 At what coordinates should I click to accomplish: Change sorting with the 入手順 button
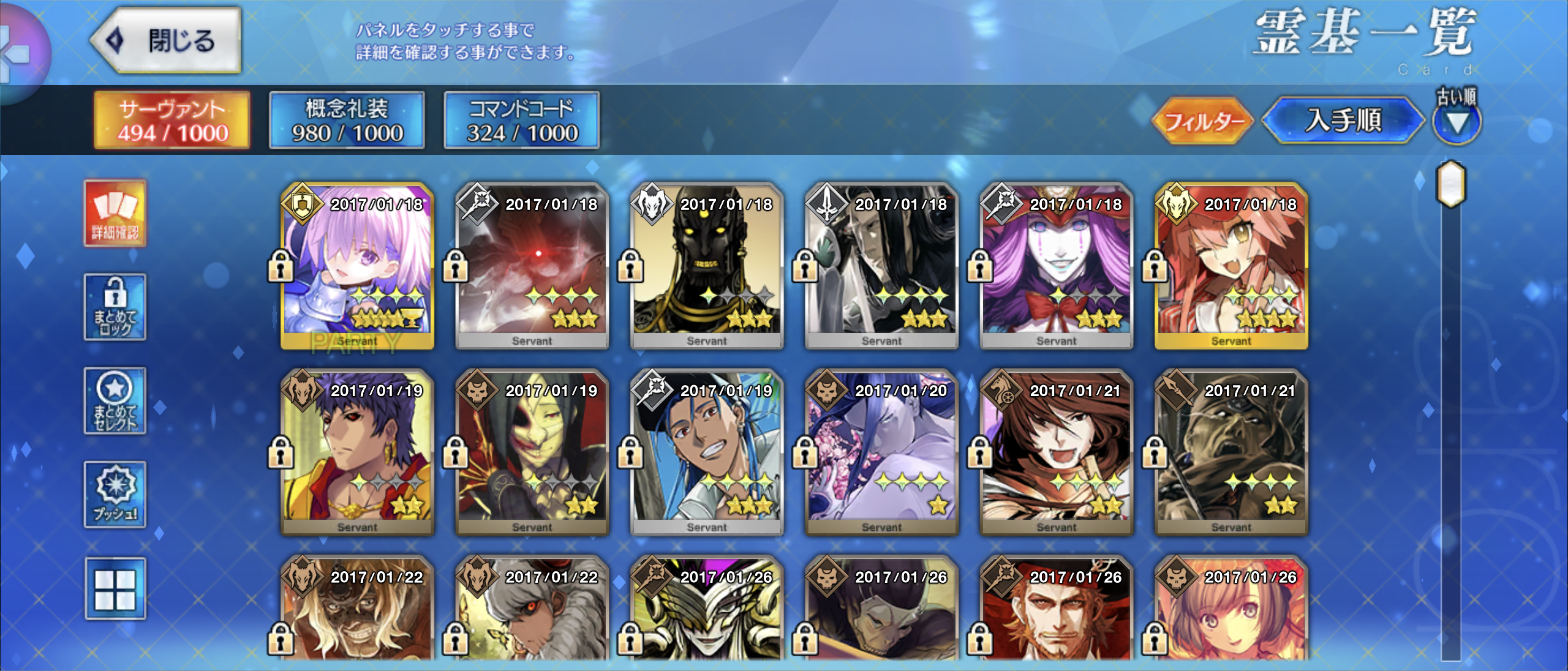1343,121
